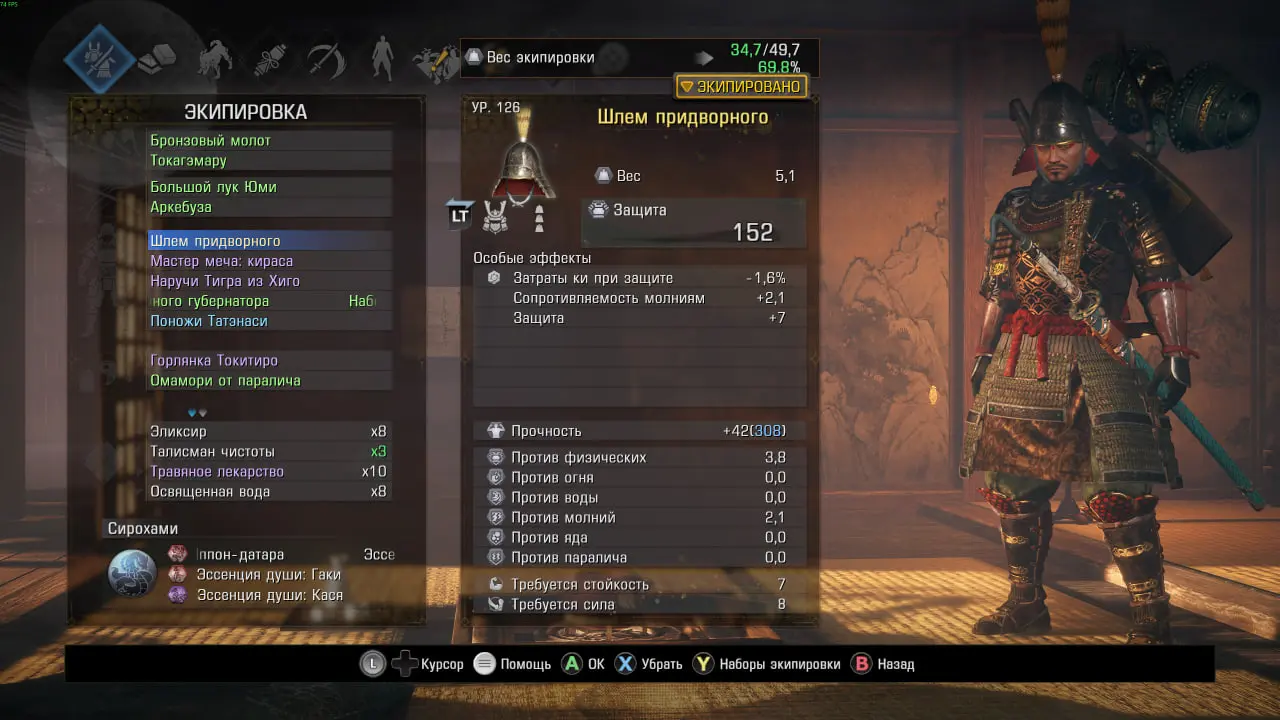The width and height of the screenshot is (1280, 720).
Task: Switch to the character silhouette tab
Action: (x=382, y=60)
